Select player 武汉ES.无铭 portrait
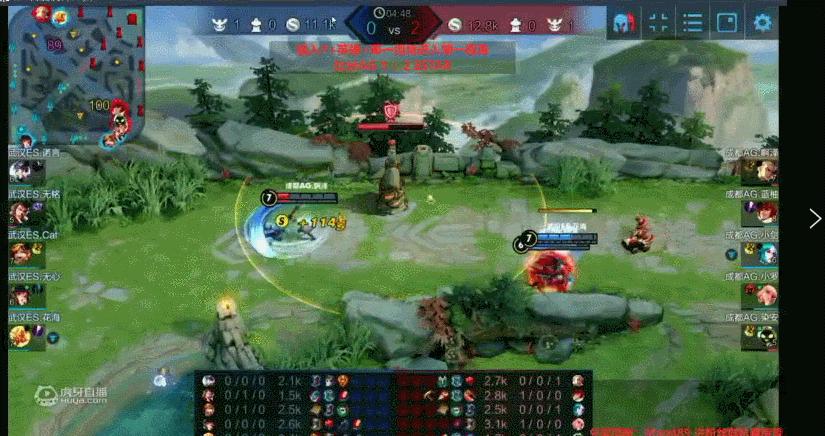 click(x=20, y=212)
